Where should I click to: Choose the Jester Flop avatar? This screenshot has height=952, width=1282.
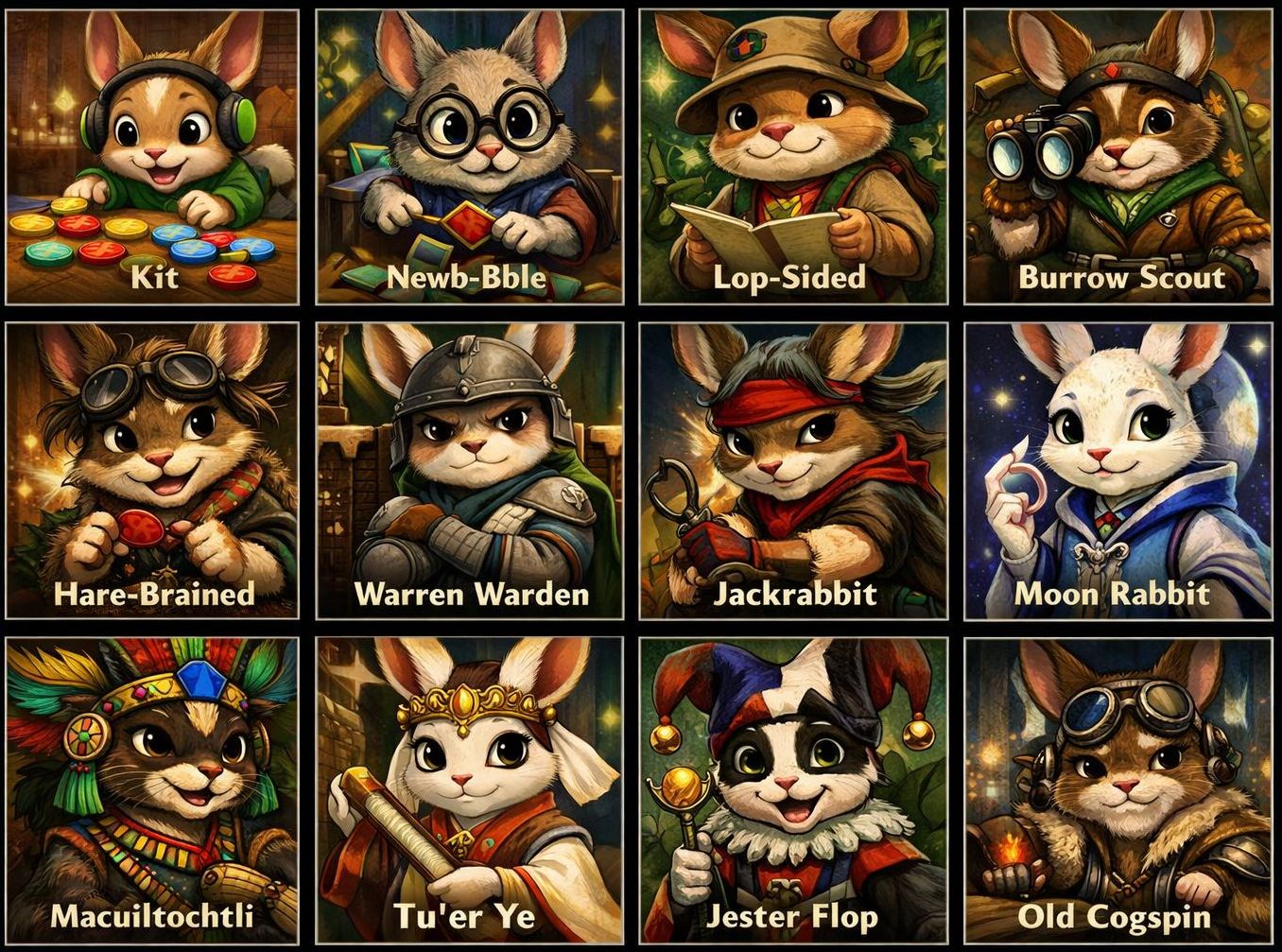(x=793, y=789)
